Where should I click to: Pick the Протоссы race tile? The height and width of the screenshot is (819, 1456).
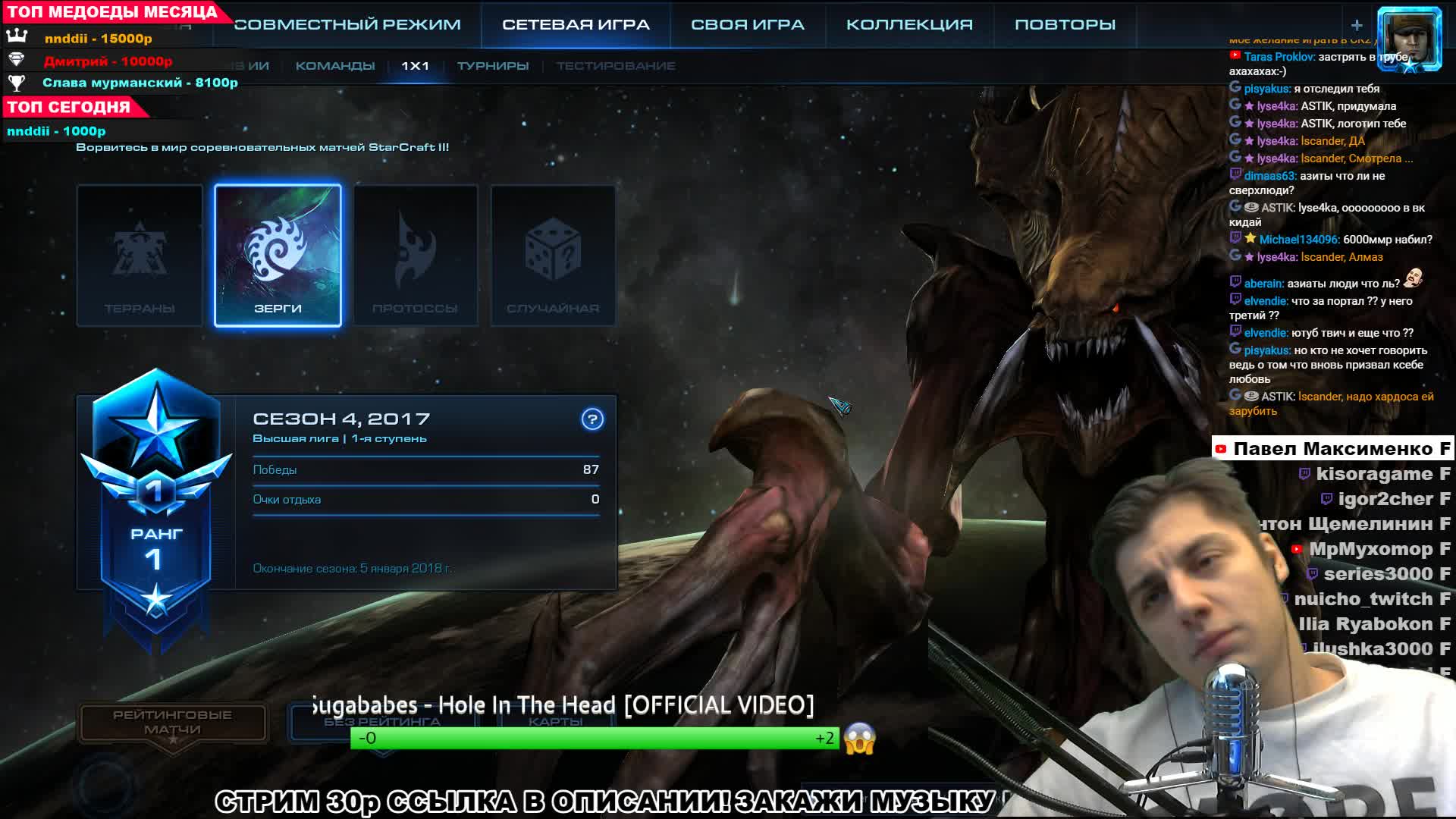416,256
